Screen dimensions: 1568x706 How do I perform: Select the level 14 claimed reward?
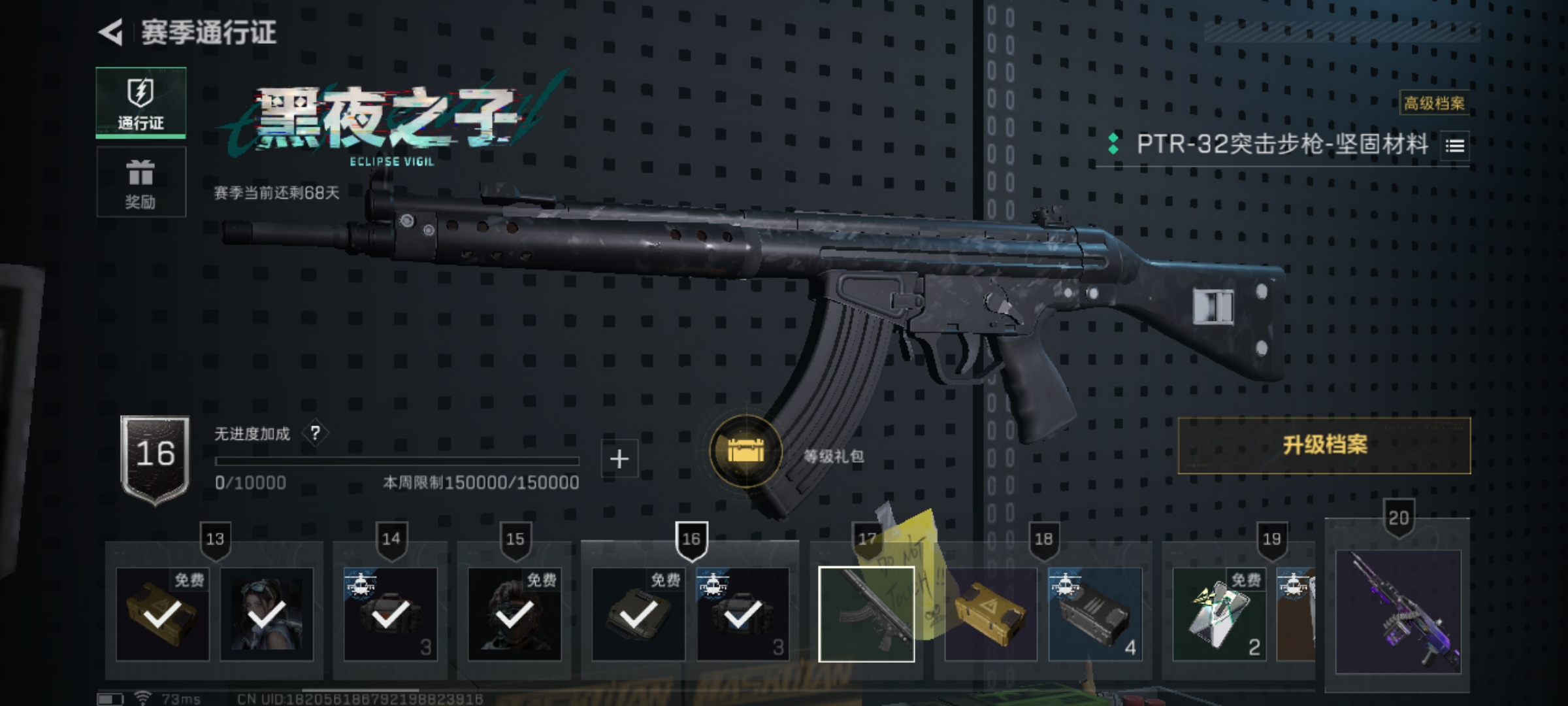pos(391,614)
